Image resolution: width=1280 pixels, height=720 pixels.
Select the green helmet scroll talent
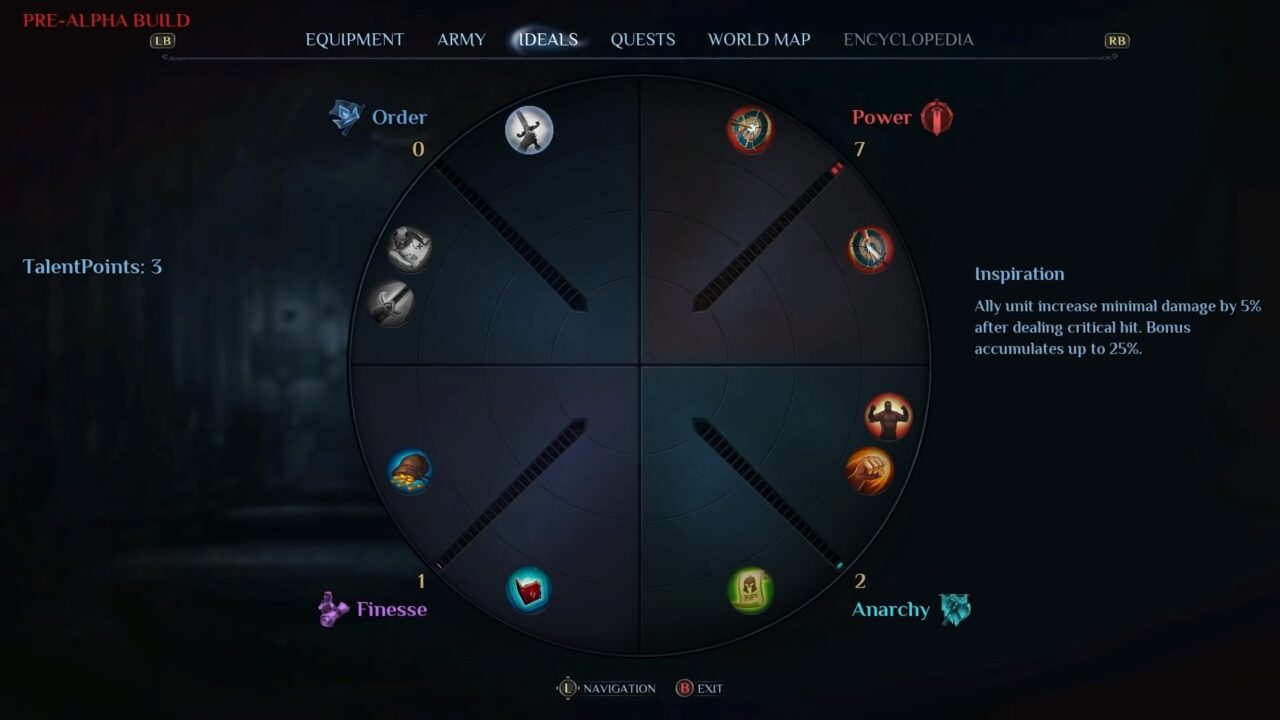tap(750, 590)
